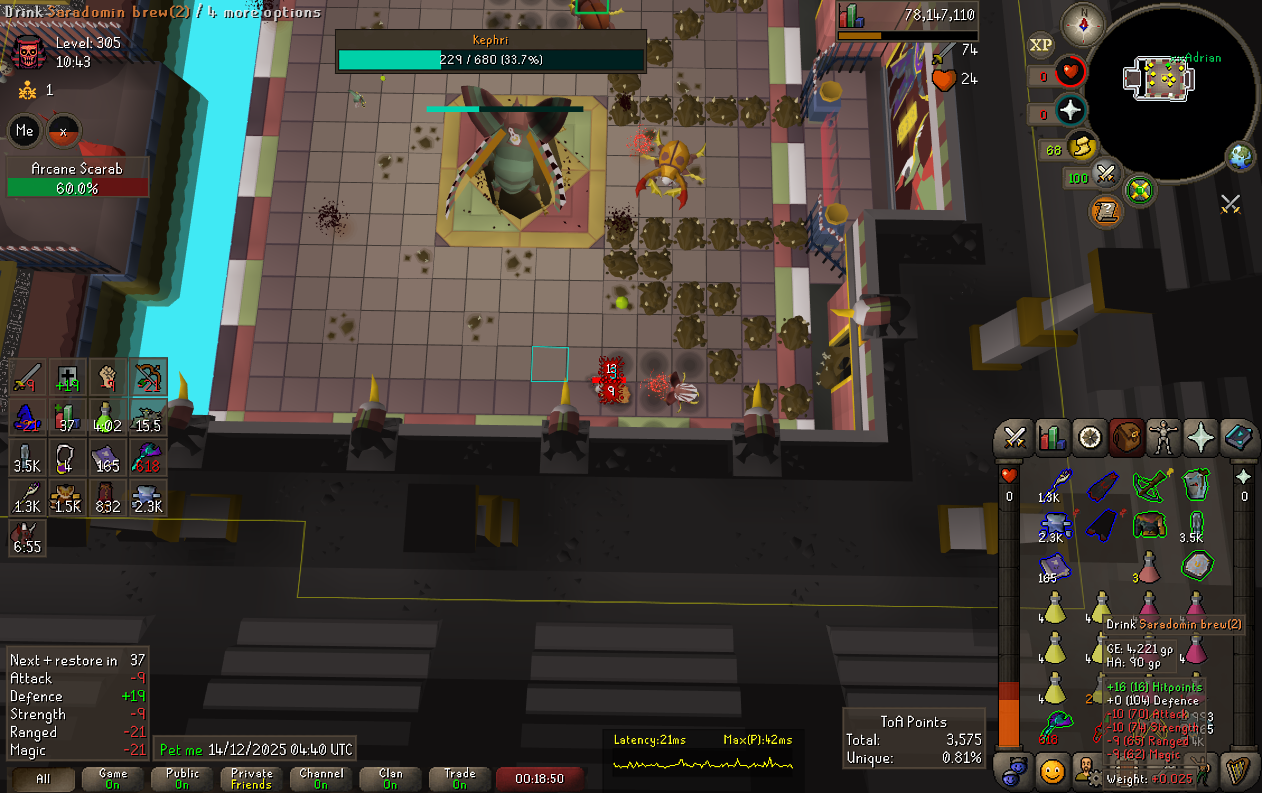Image resolution: width=1262 pixels, height=793 pixels.
Task: Click the Me button in the party panel
Action: click(x=25, y=131)
